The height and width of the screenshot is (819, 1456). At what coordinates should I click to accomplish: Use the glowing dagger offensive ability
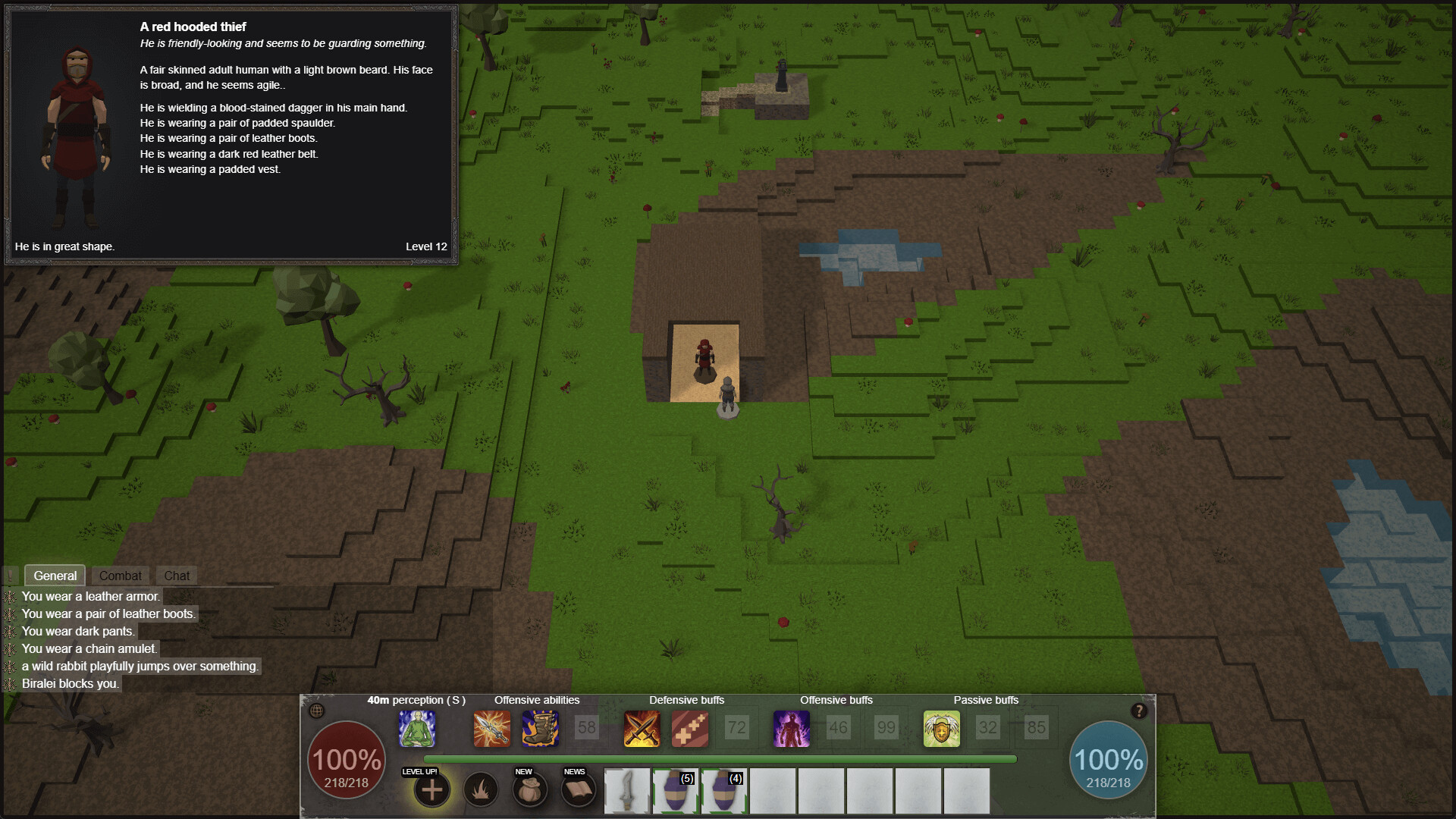(x=492, y=729)
